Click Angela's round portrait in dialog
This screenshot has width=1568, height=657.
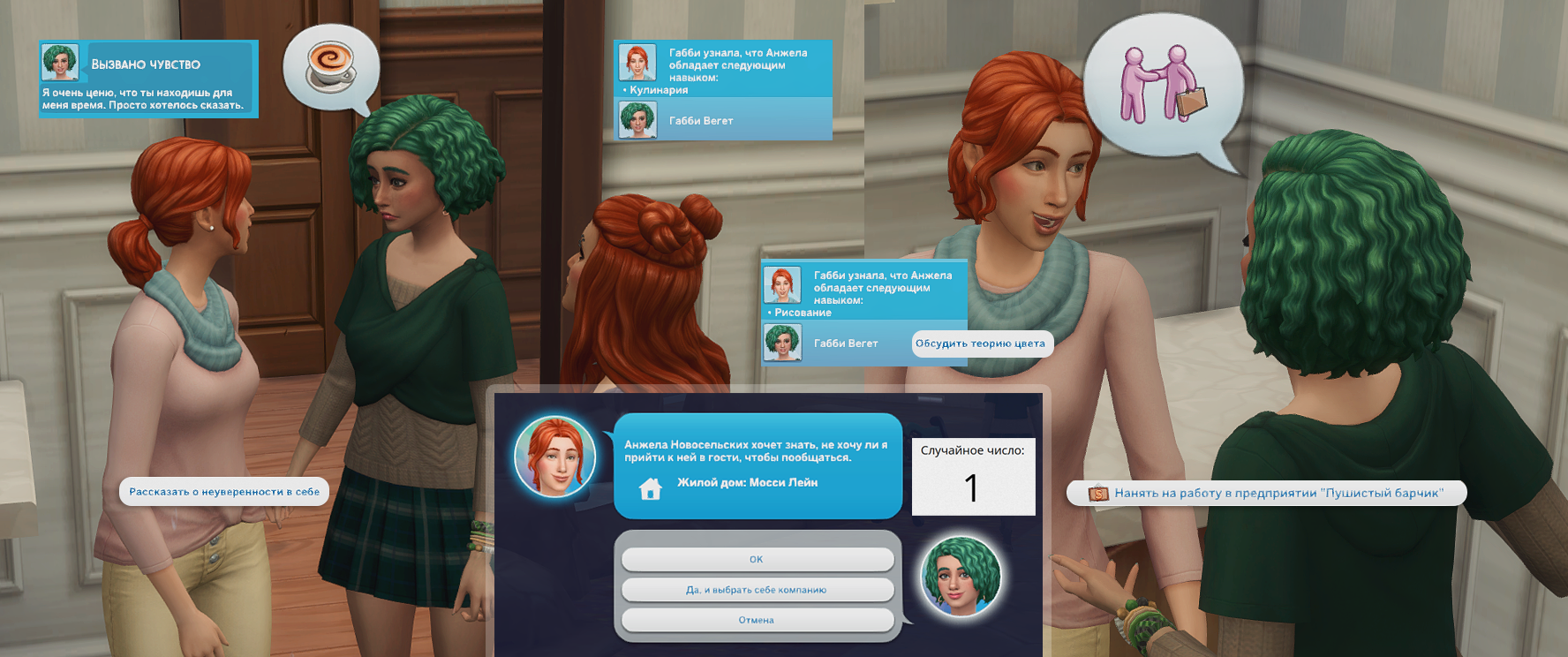pyautogui.click(x=555, y=457)
